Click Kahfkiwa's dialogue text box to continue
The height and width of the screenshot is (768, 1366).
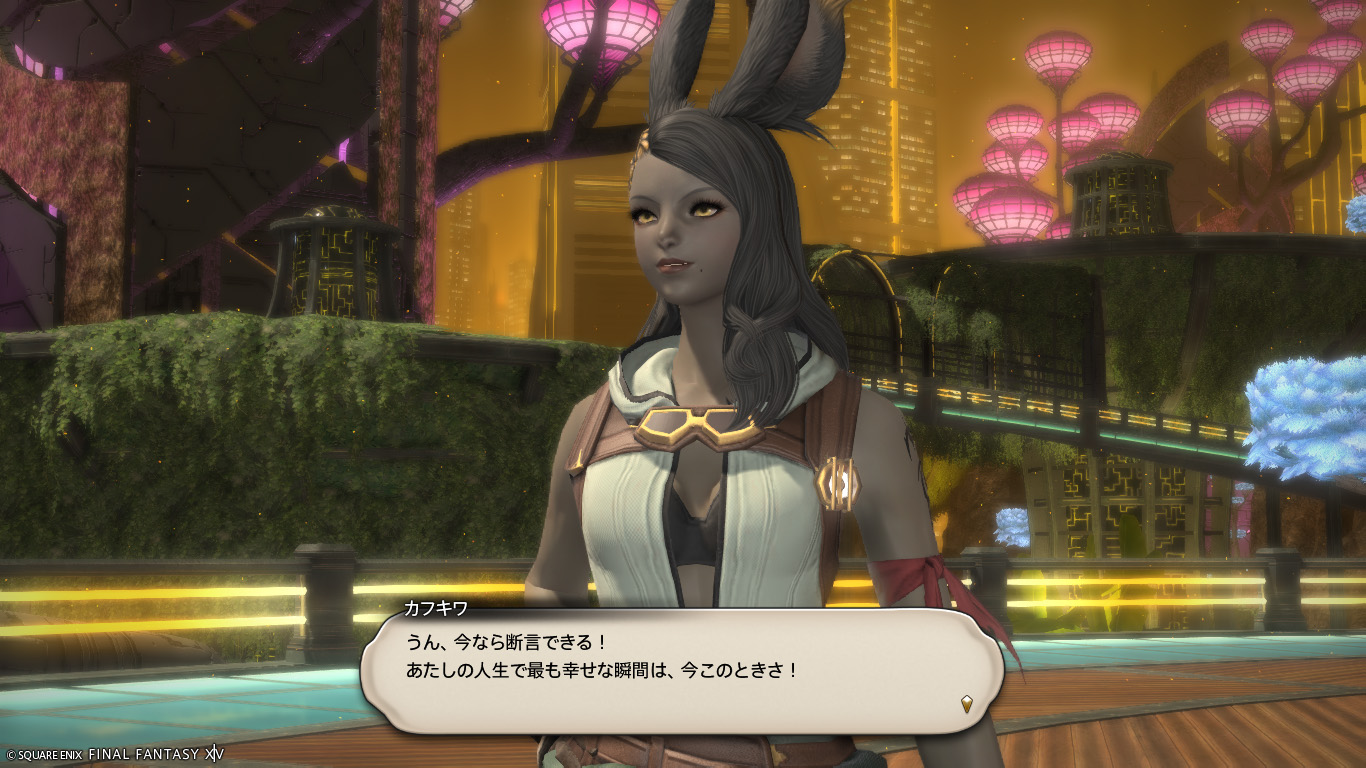point(680,672)
